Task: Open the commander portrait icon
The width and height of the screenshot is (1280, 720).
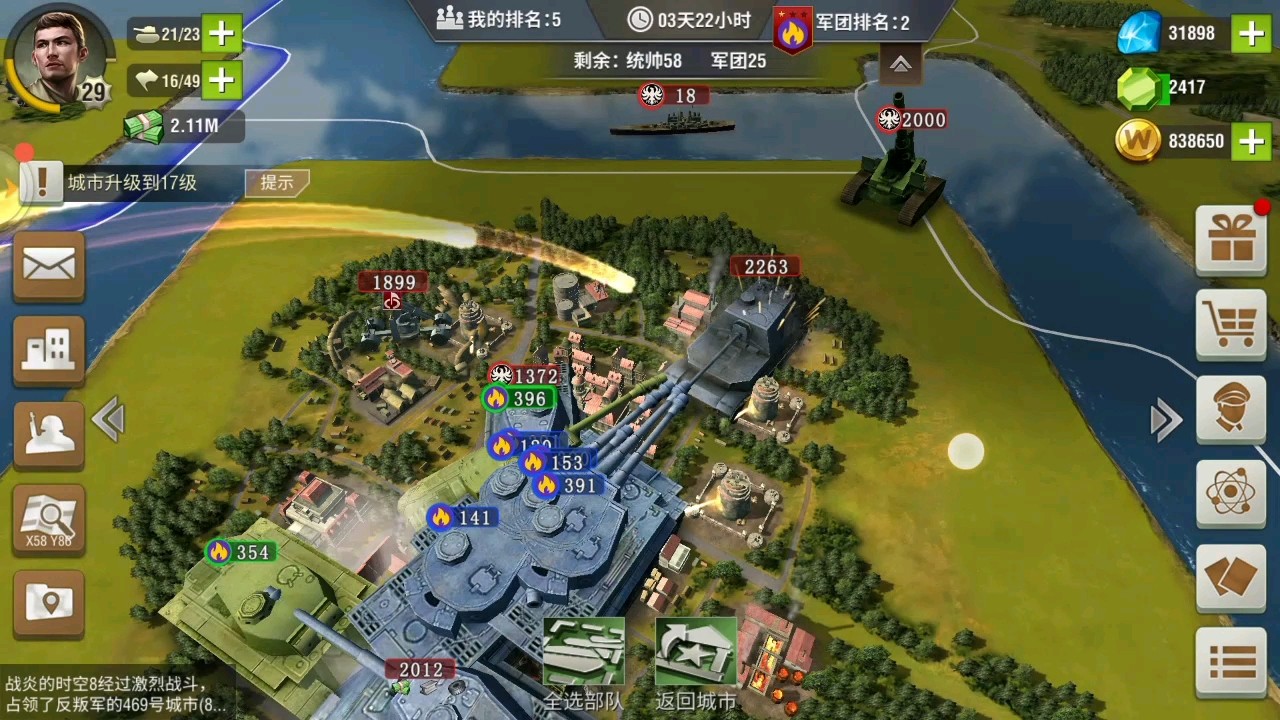Action: click(x=1231, y=412)
